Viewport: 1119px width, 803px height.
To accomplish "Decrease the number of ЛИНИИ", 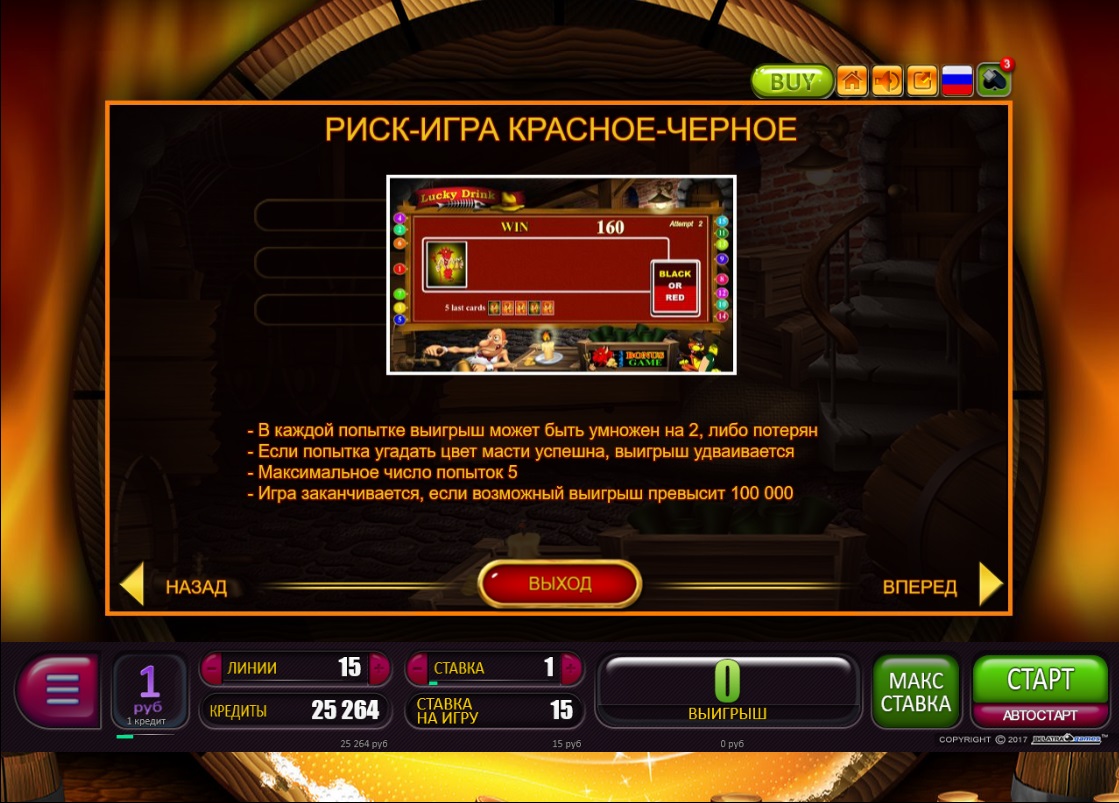I will click(213, 668).
